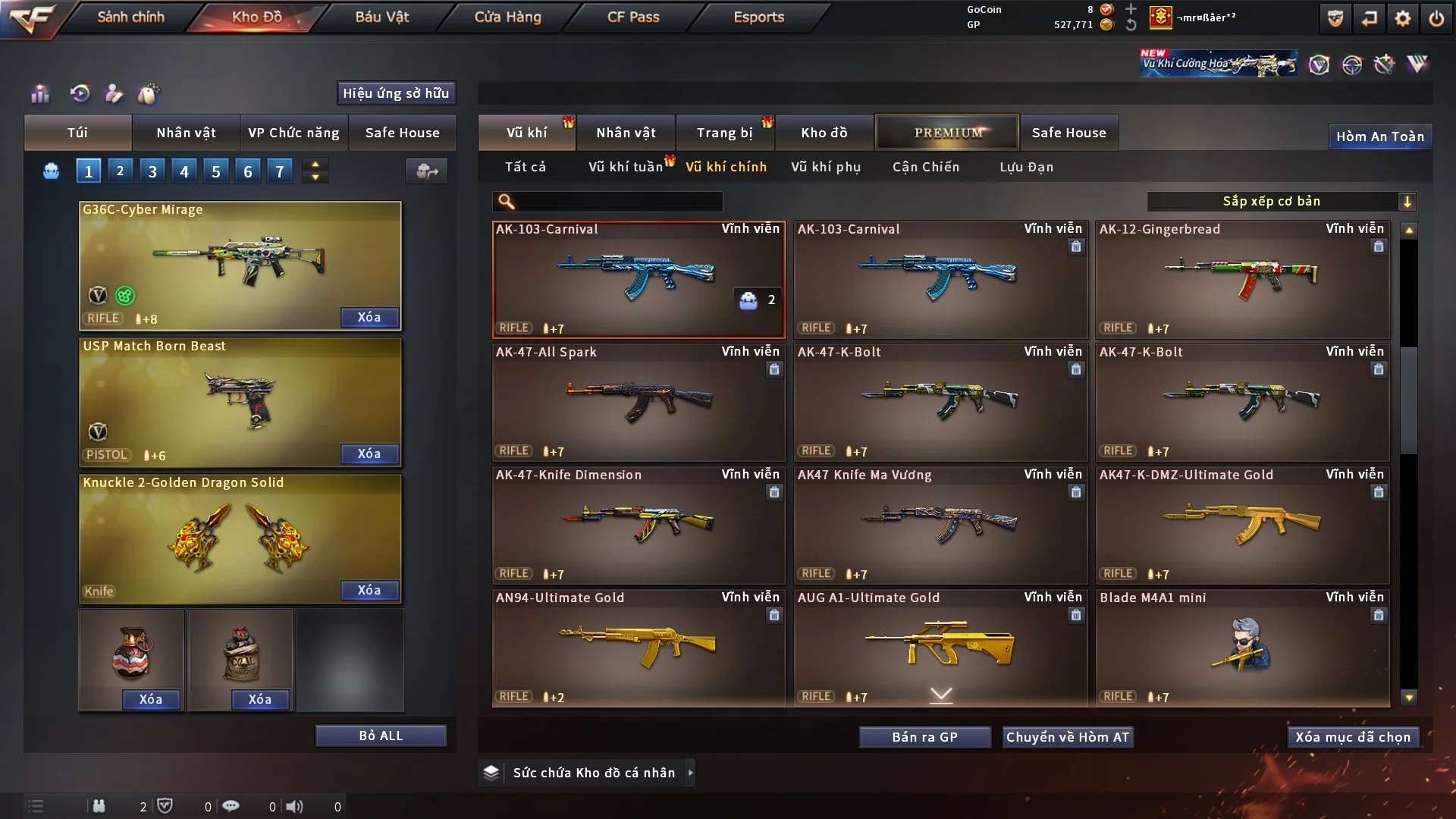Choose the Cận Chiến melee filter

[x=926, y=167]
